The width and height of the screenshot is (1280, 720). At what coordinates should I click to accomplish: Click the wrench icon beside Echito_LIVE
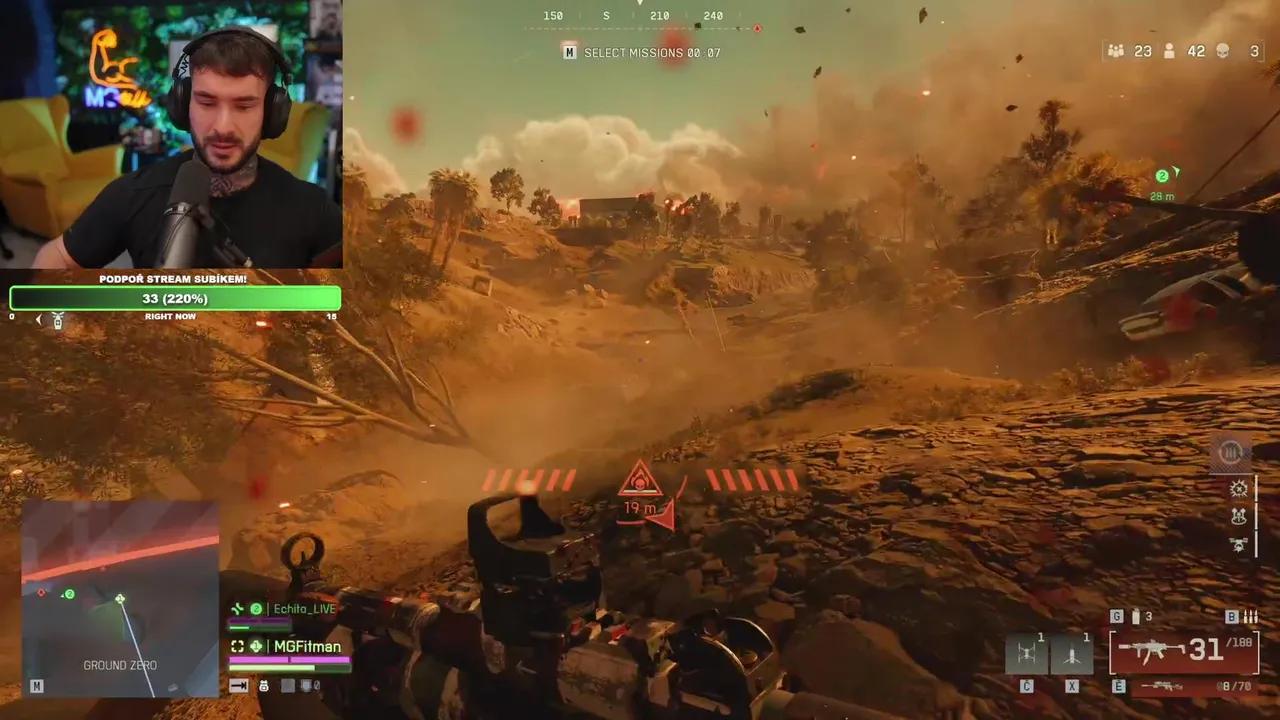[x=237, y=609]
